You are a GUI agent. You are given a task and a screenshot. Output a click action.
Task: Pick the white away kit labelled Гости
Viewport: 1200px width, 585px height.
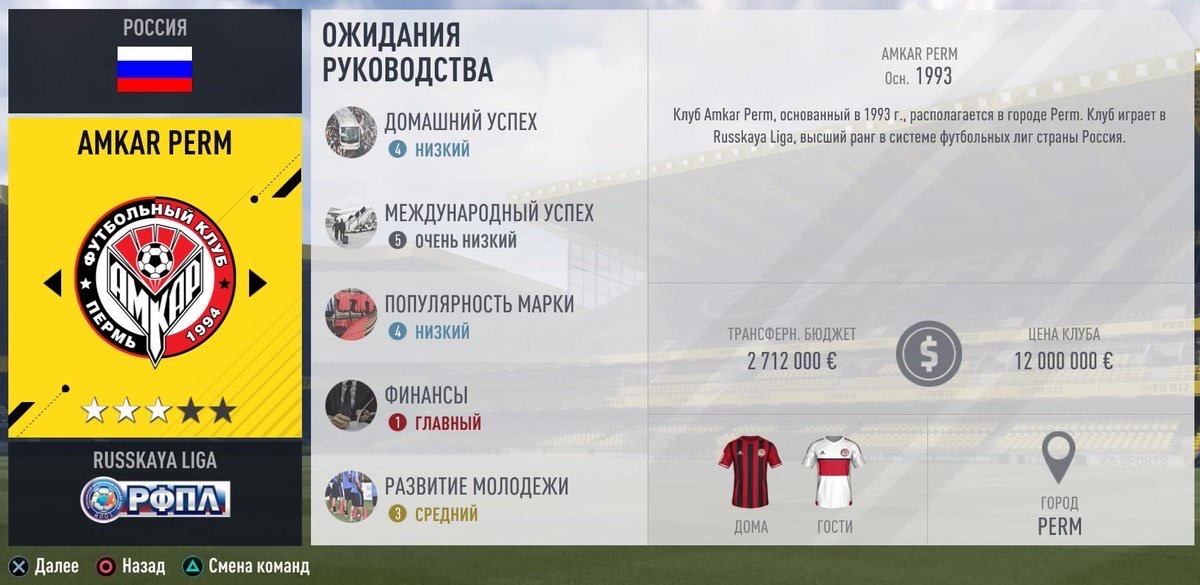point(833,471)
